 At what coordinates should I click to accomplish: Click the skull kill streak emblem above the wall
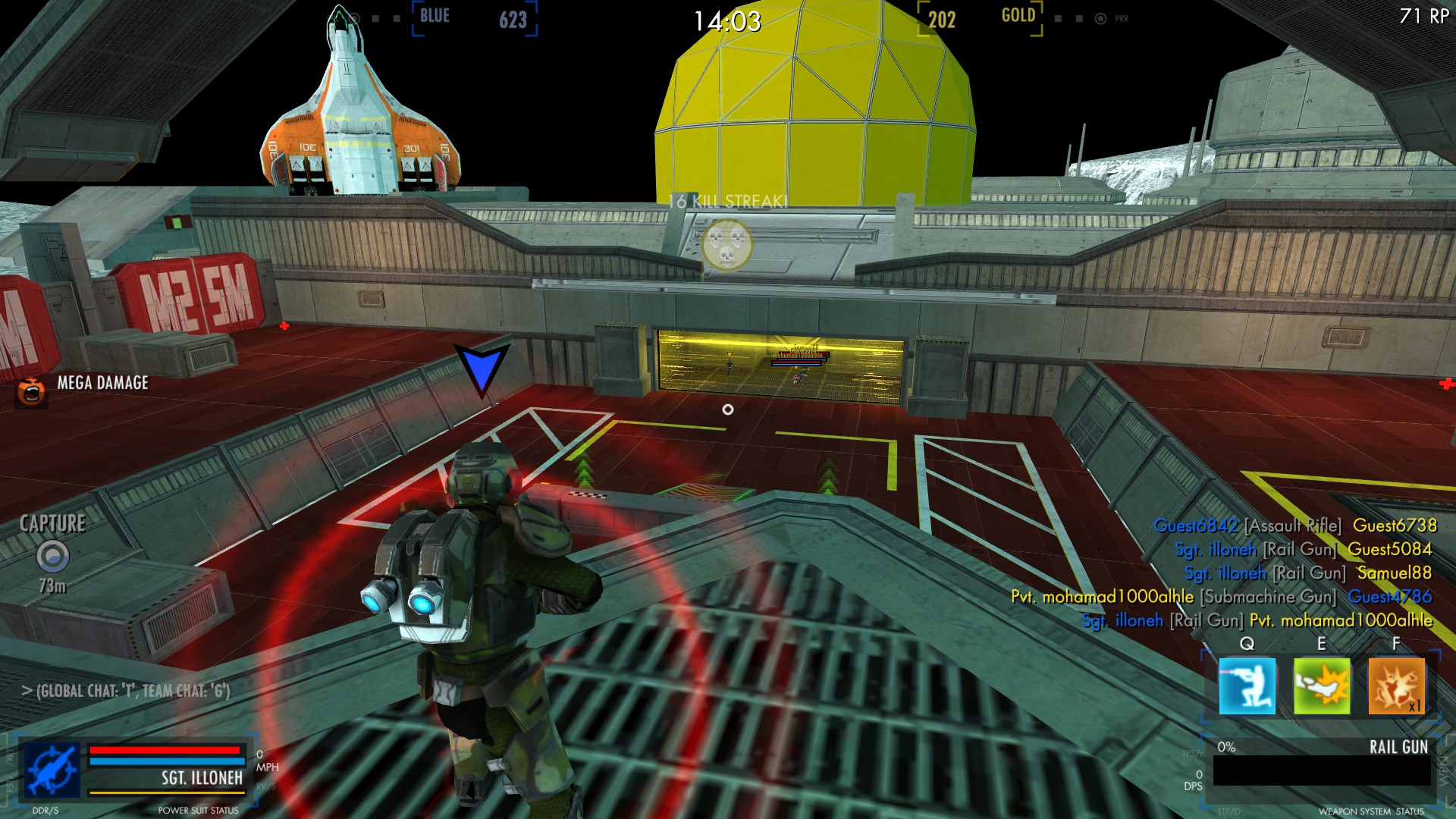click(x=726, y=244)
